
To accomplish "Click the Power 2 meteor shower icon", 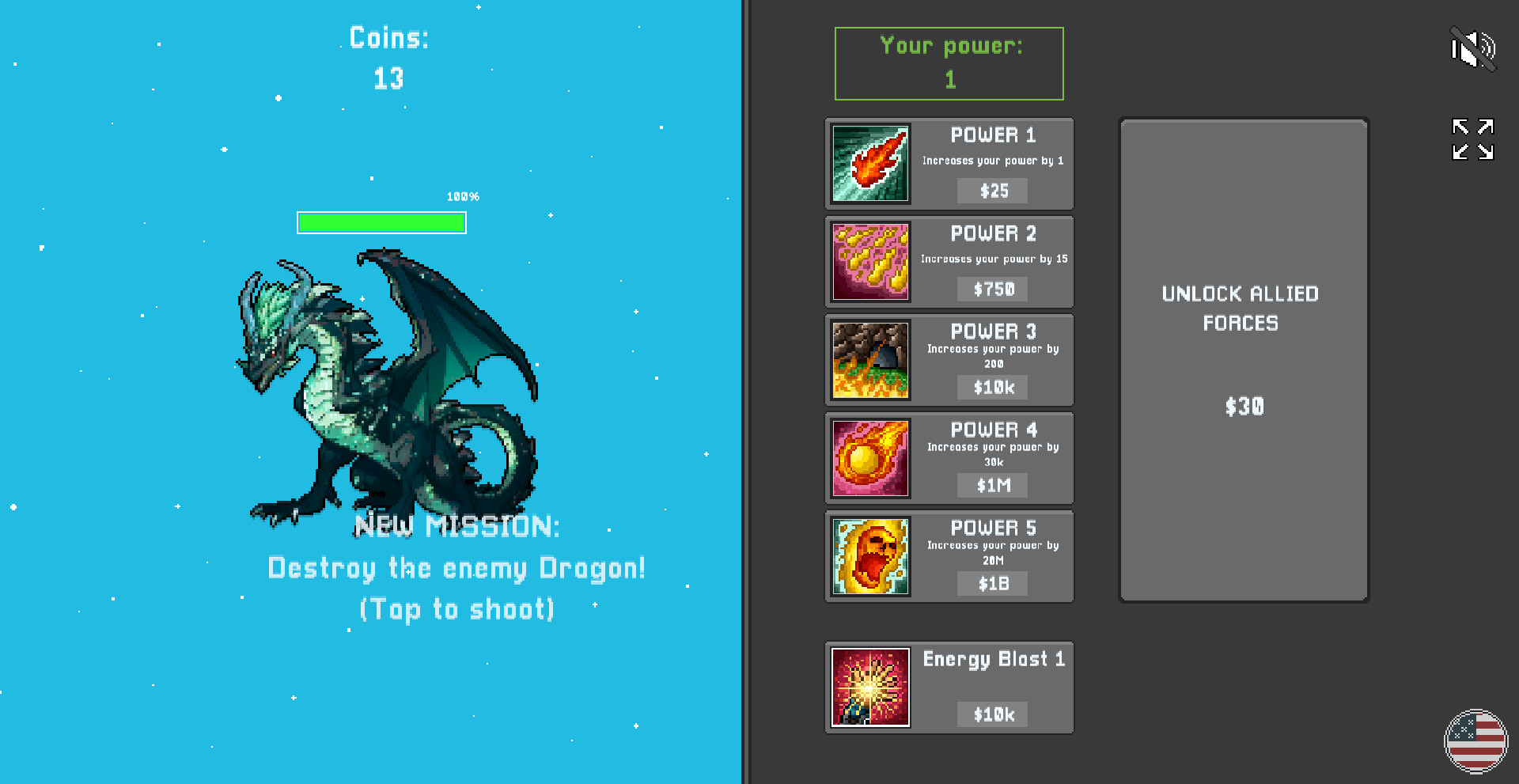I will click(869, 262).
